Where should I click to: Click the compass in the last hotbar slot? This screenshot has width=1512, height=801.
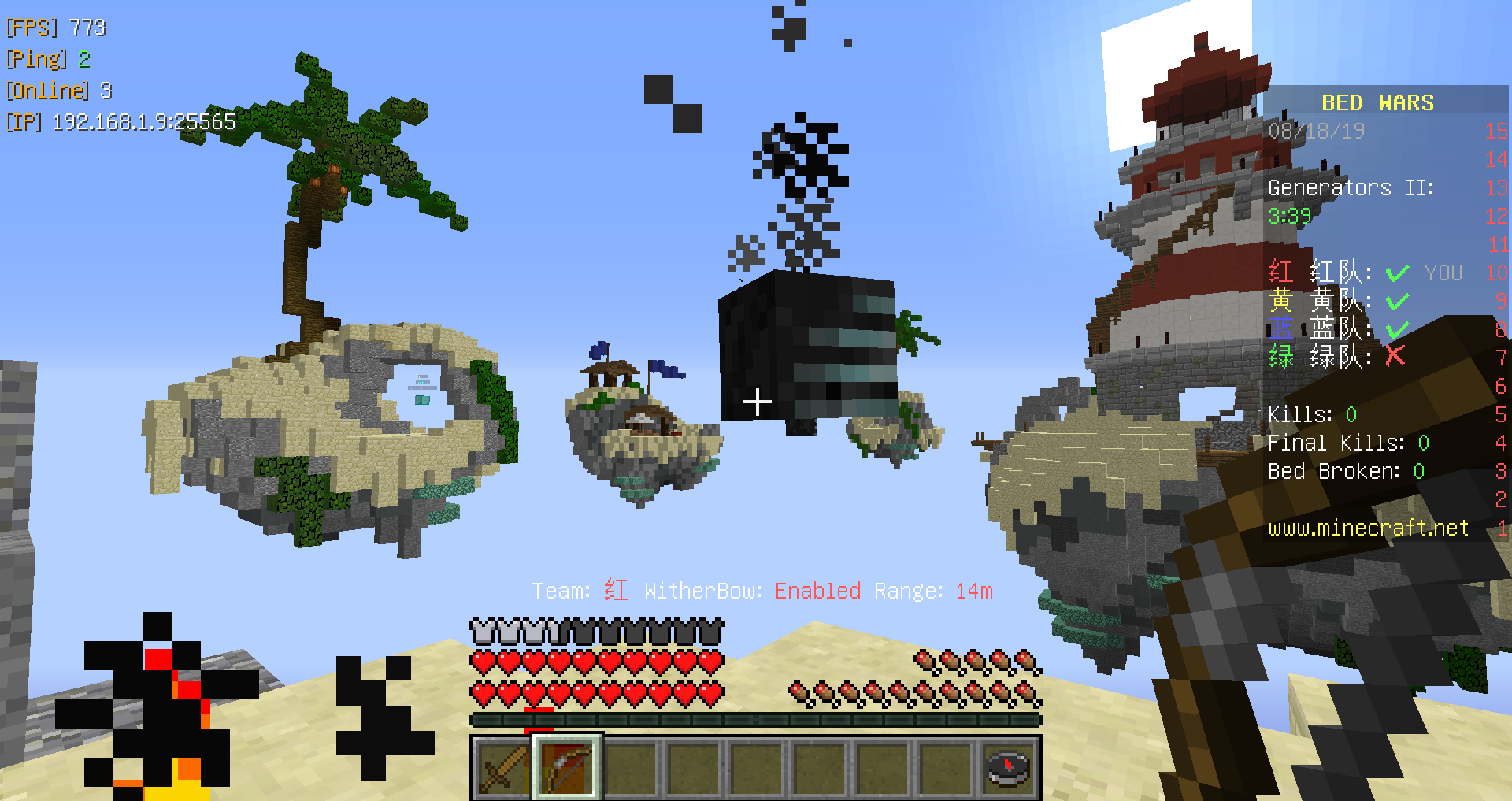tap(1008, 767)
